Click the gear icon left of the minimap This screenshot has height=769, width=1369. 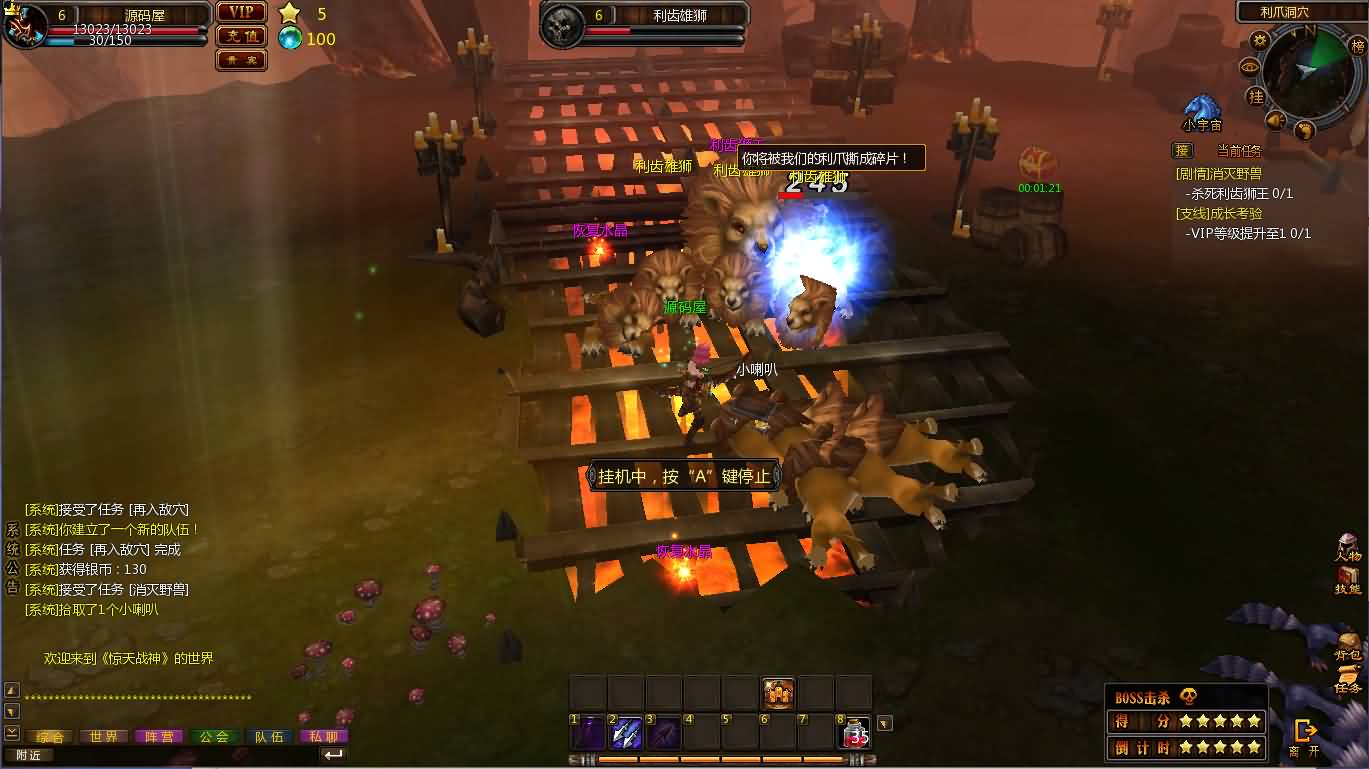(1260, 40)
